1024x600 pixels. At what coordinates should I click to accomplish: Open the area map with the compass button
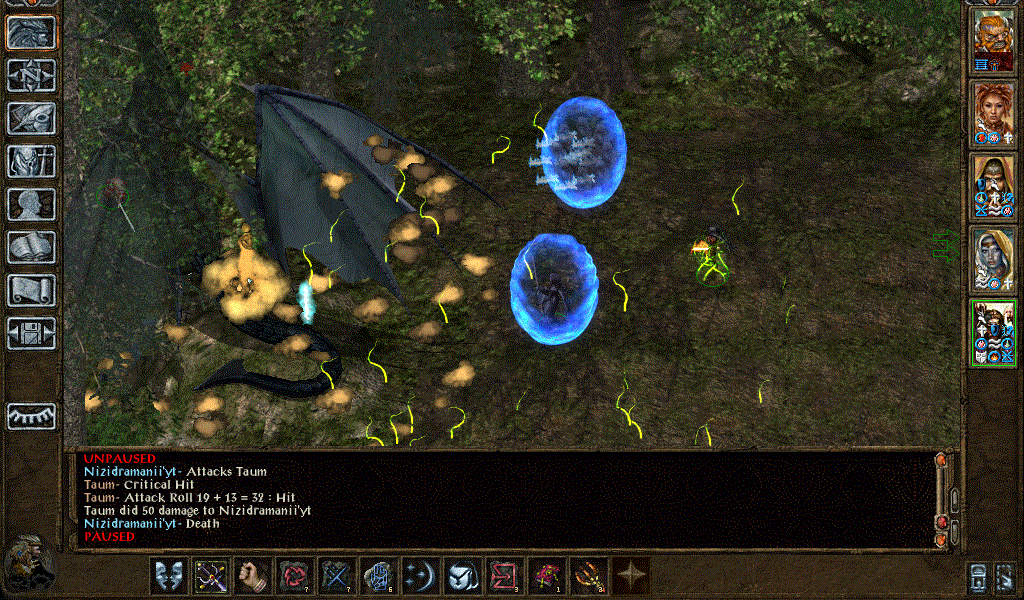[x=31, y=75]
